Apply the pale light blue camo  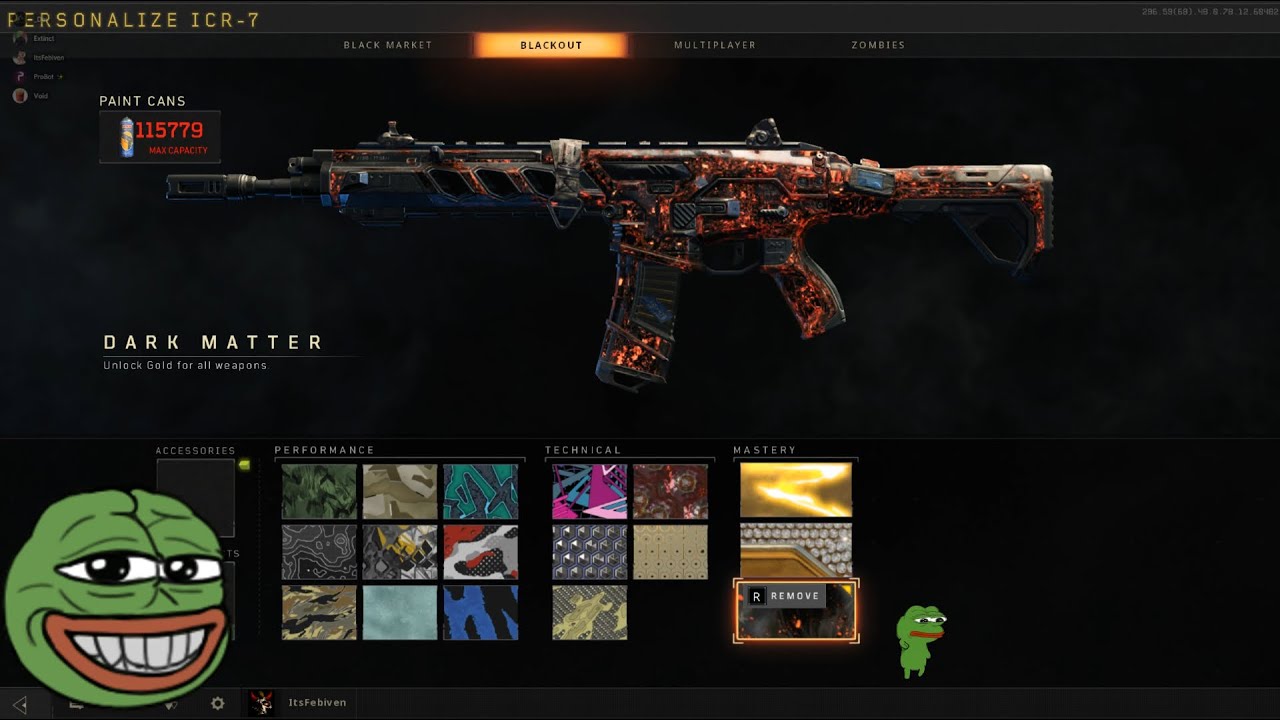pos(400,612)
